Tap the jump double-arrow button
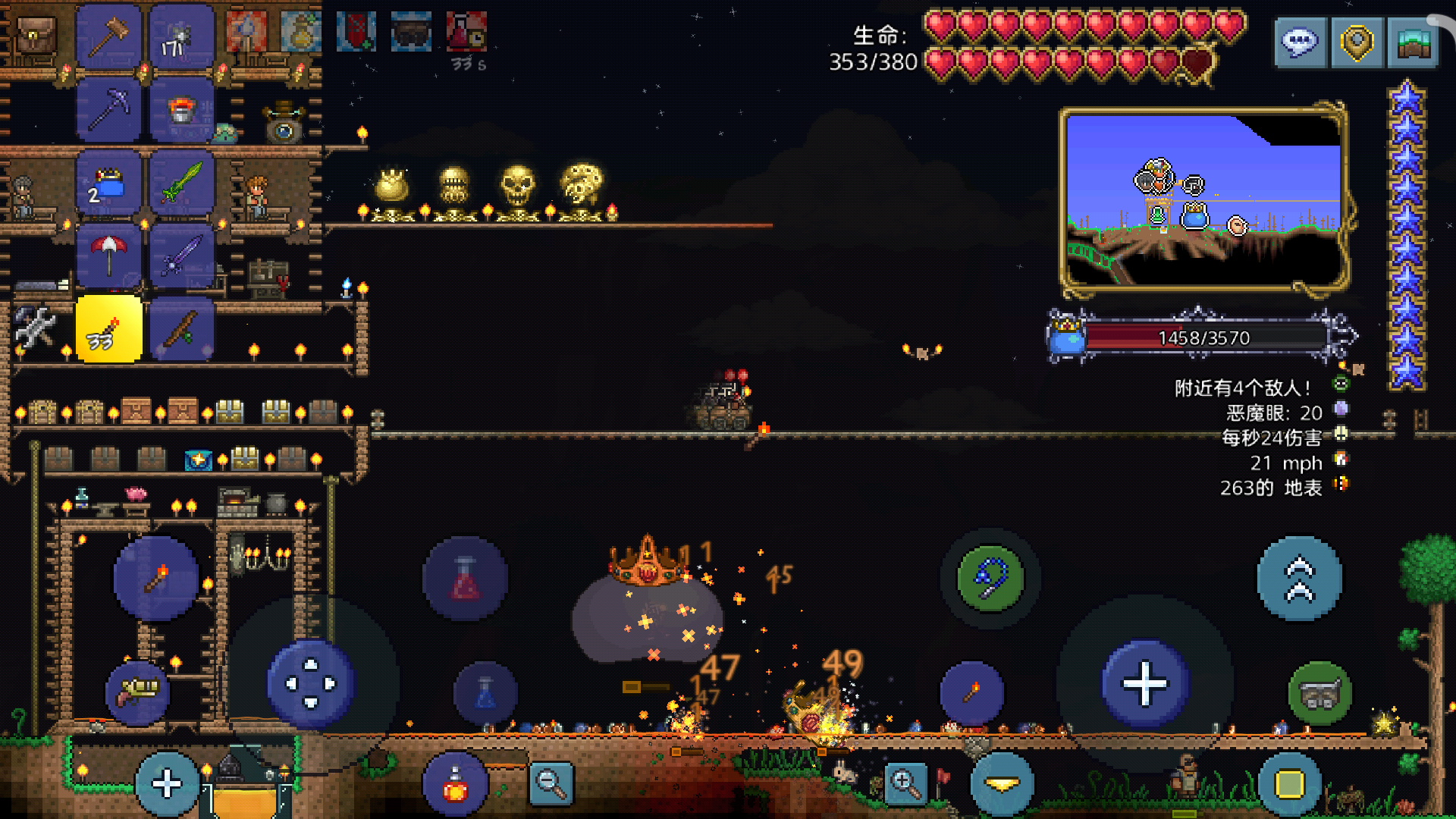This screenshot has height=819, width=1456. [1299, 579]
